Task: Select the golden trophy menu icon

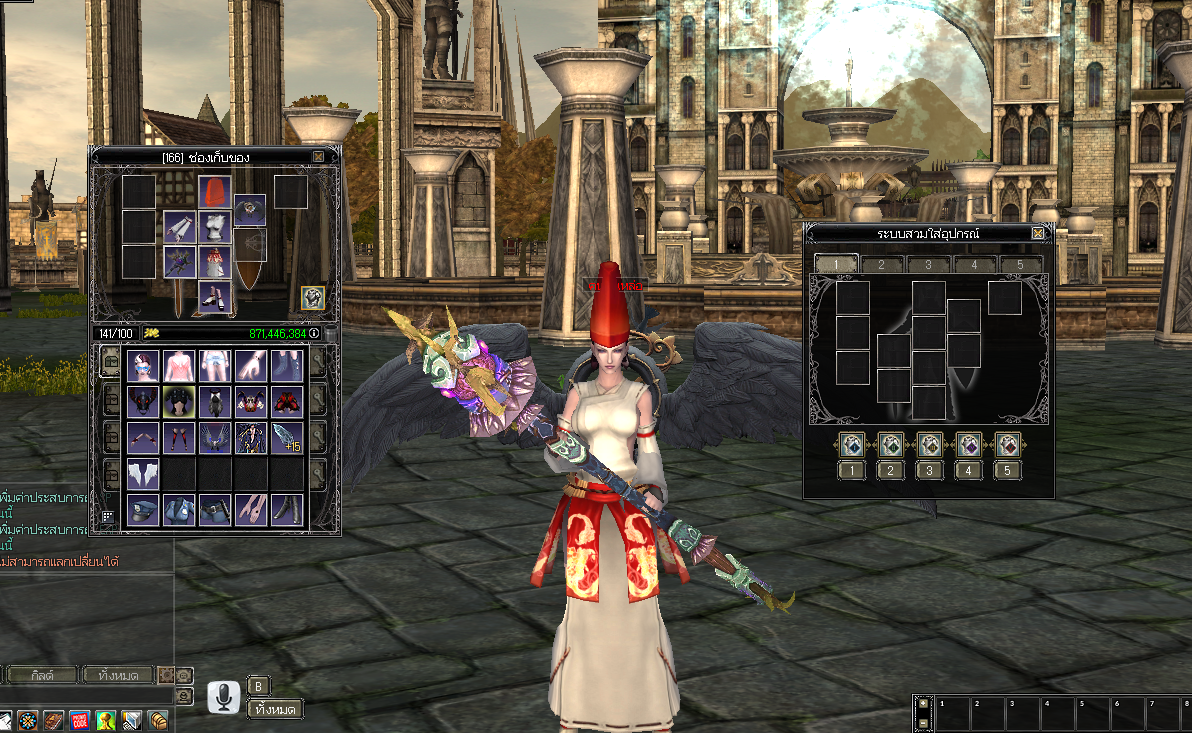Action: pos(106,720)
